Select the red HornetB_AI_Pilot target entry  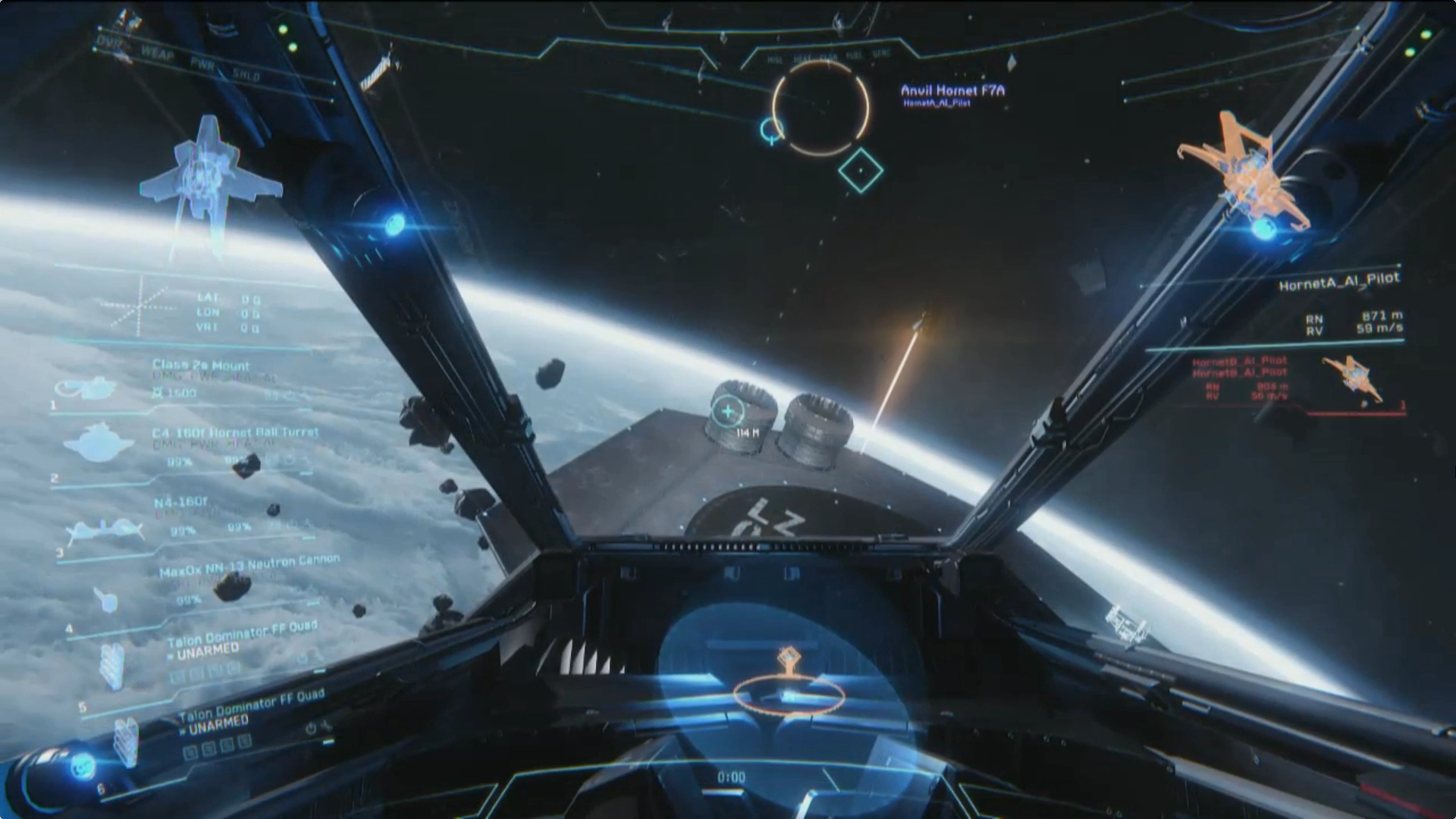tap(1239, 366)
